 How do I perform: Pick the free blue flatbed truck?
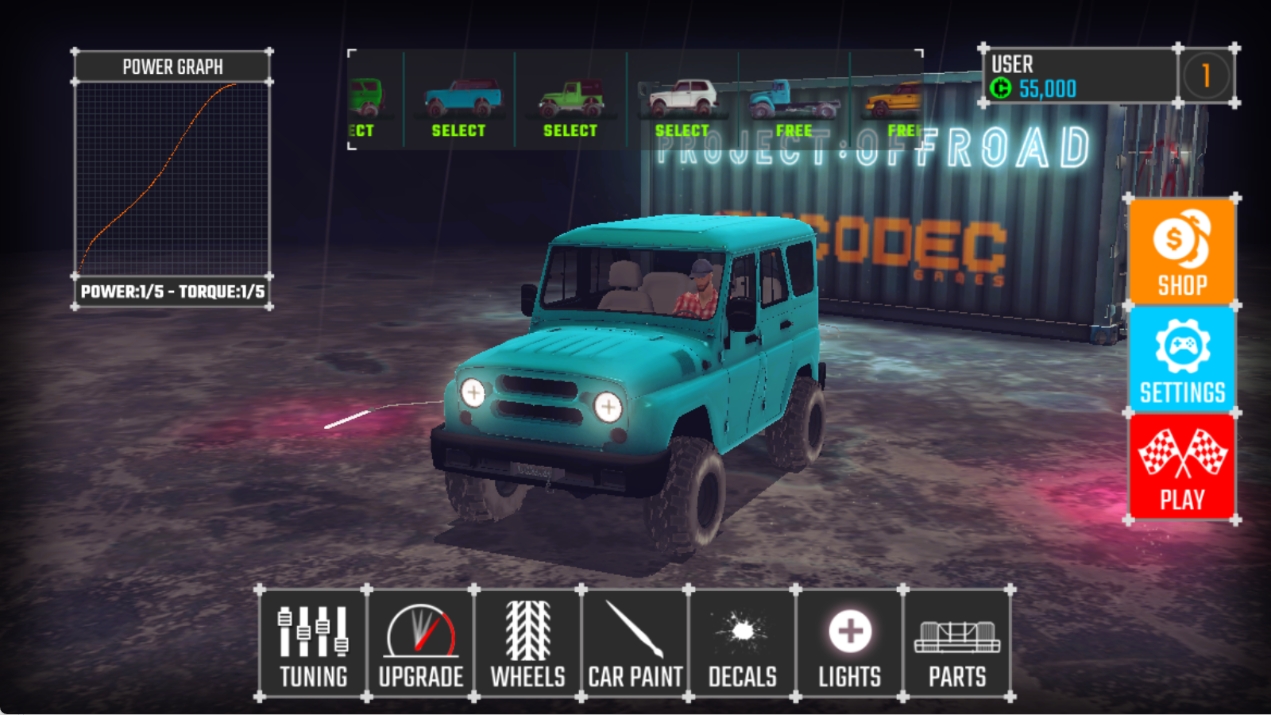[794, 107]
